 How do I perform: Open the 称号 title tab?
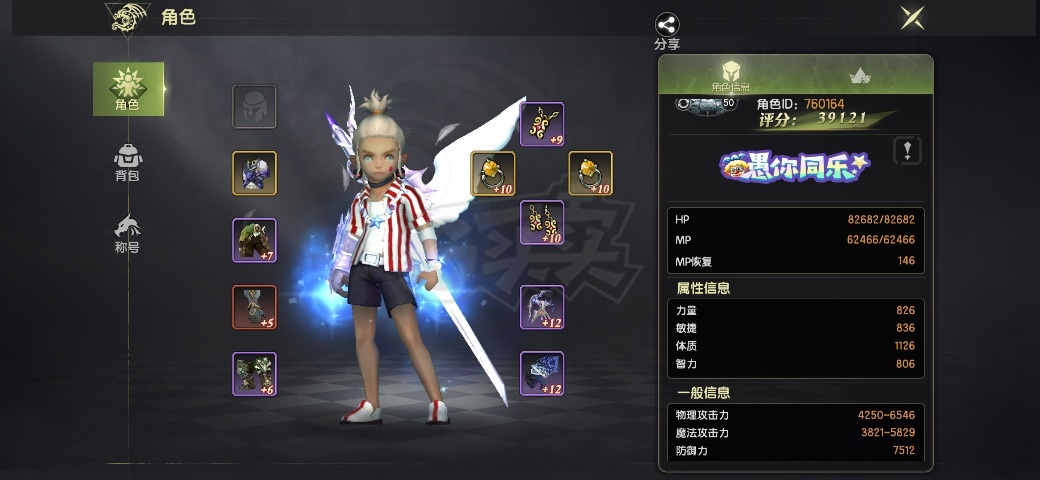[x=128, y=233]
